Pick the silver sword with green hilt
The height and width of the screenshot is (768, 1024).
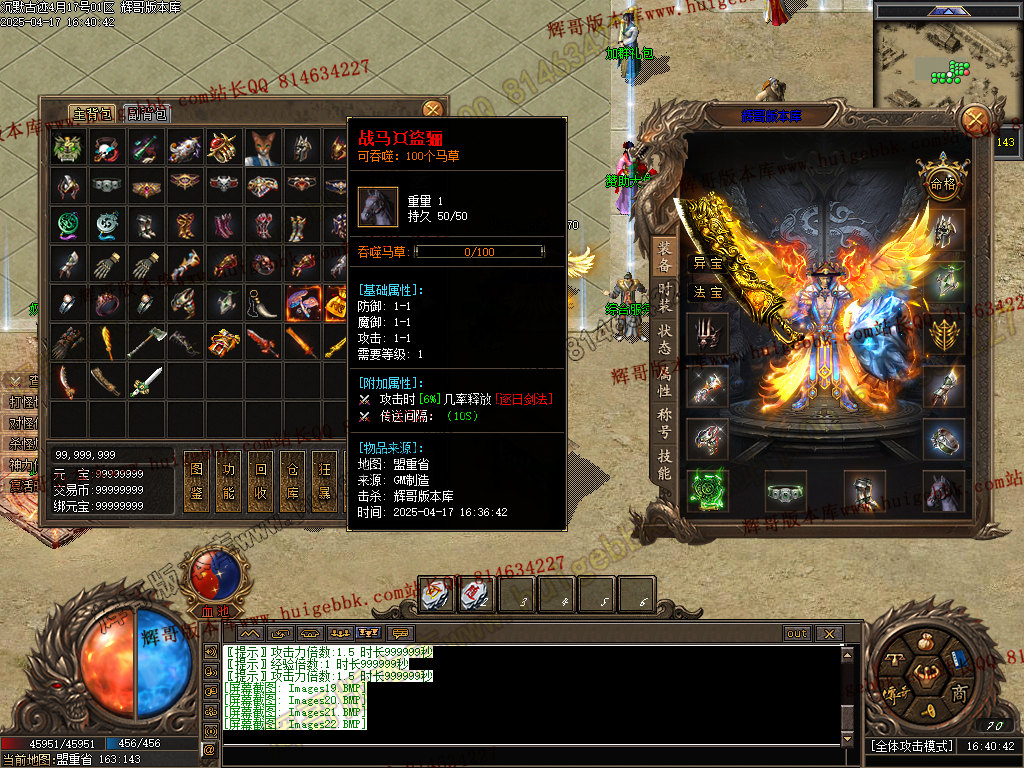[x=146, y=380]
